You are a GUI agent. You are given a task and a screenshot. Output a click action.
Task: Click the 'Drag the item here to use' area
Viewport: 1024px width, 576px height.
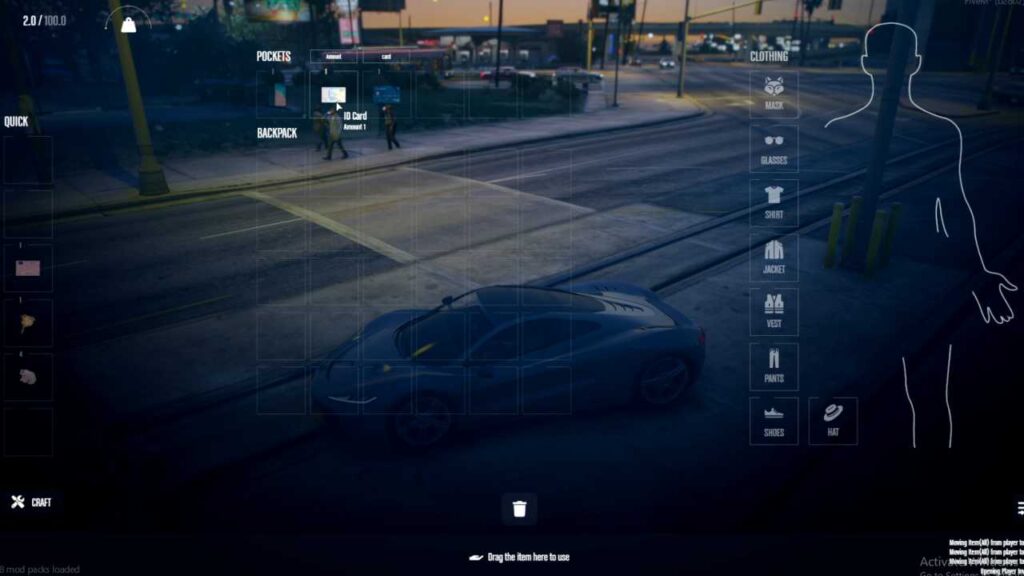pos(519,557)
